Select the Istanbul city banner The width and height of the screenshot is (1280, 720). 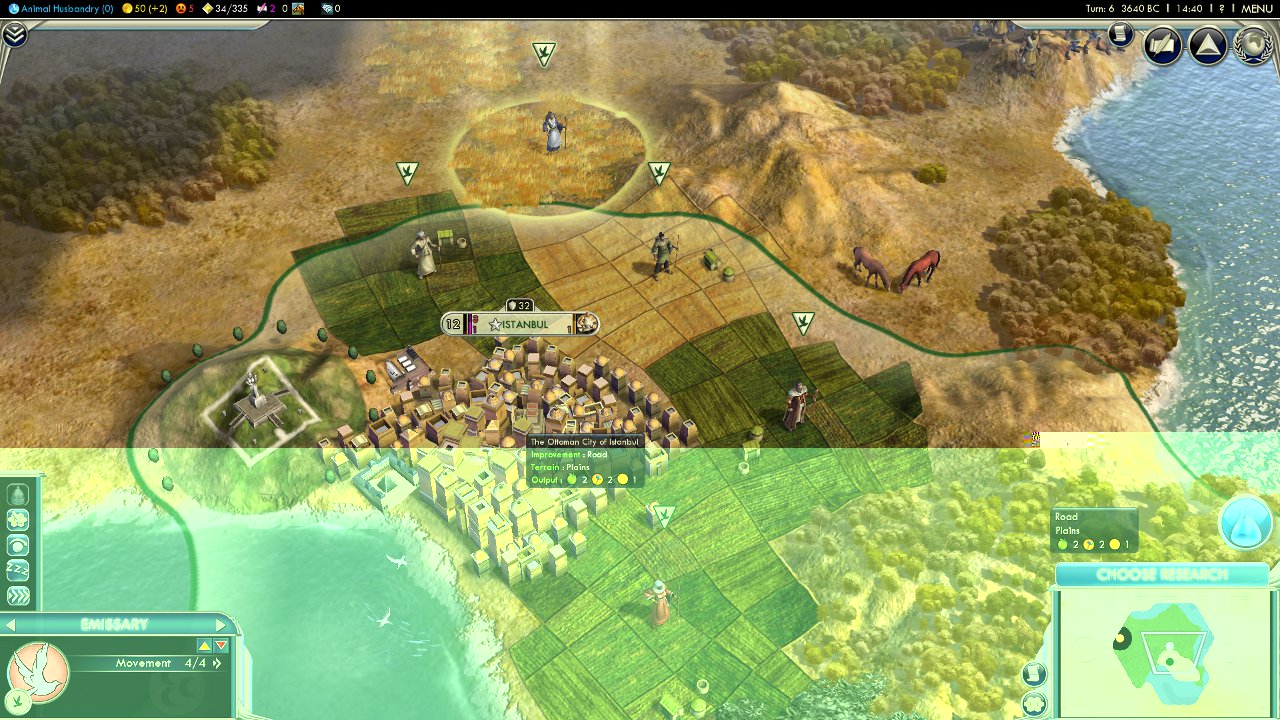pyautogui.click(x=523, y=324)
